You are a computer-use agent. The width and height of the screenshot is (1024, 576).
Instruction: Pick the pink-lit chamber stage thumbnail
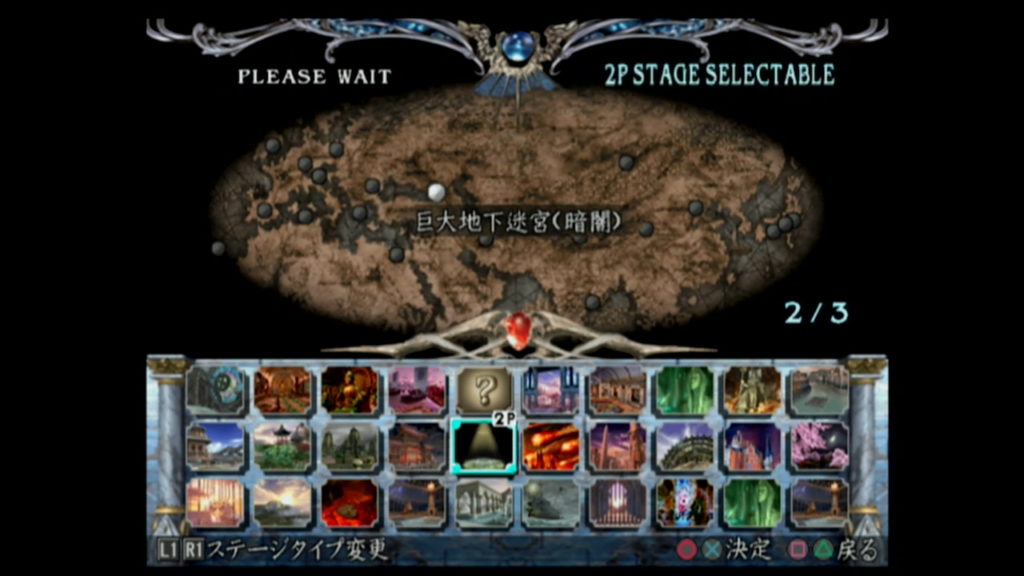[x=417, y=390]
